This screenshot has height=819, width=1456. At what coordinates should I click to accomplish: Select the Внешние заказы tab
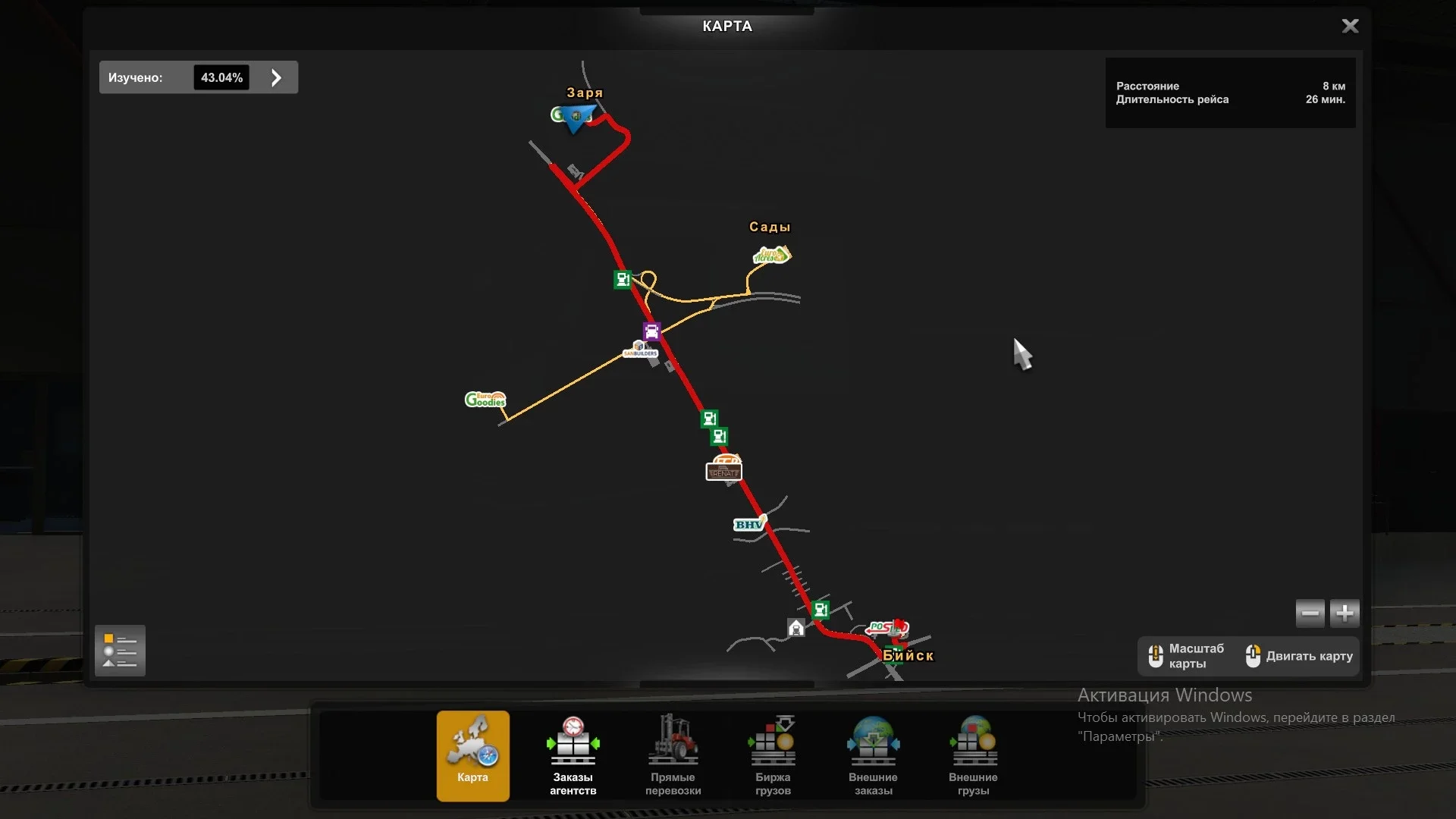[x=872, y=755]
